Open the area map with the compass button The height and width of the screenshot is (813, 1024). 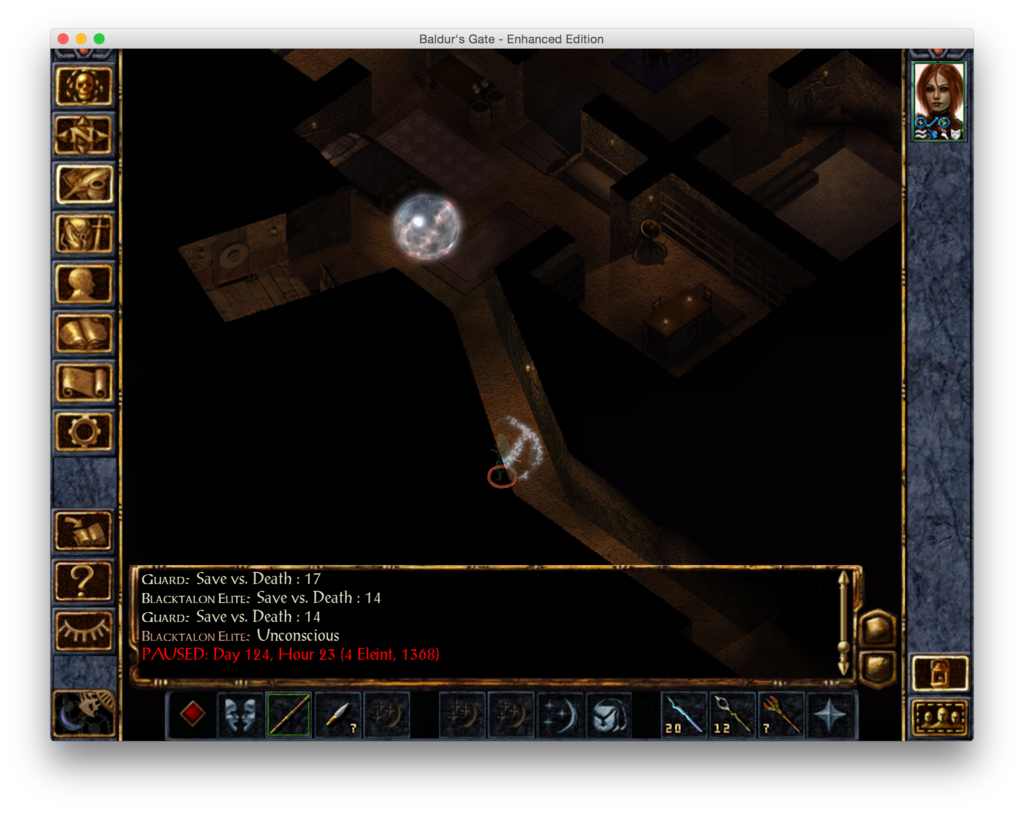tap(84, 135)
